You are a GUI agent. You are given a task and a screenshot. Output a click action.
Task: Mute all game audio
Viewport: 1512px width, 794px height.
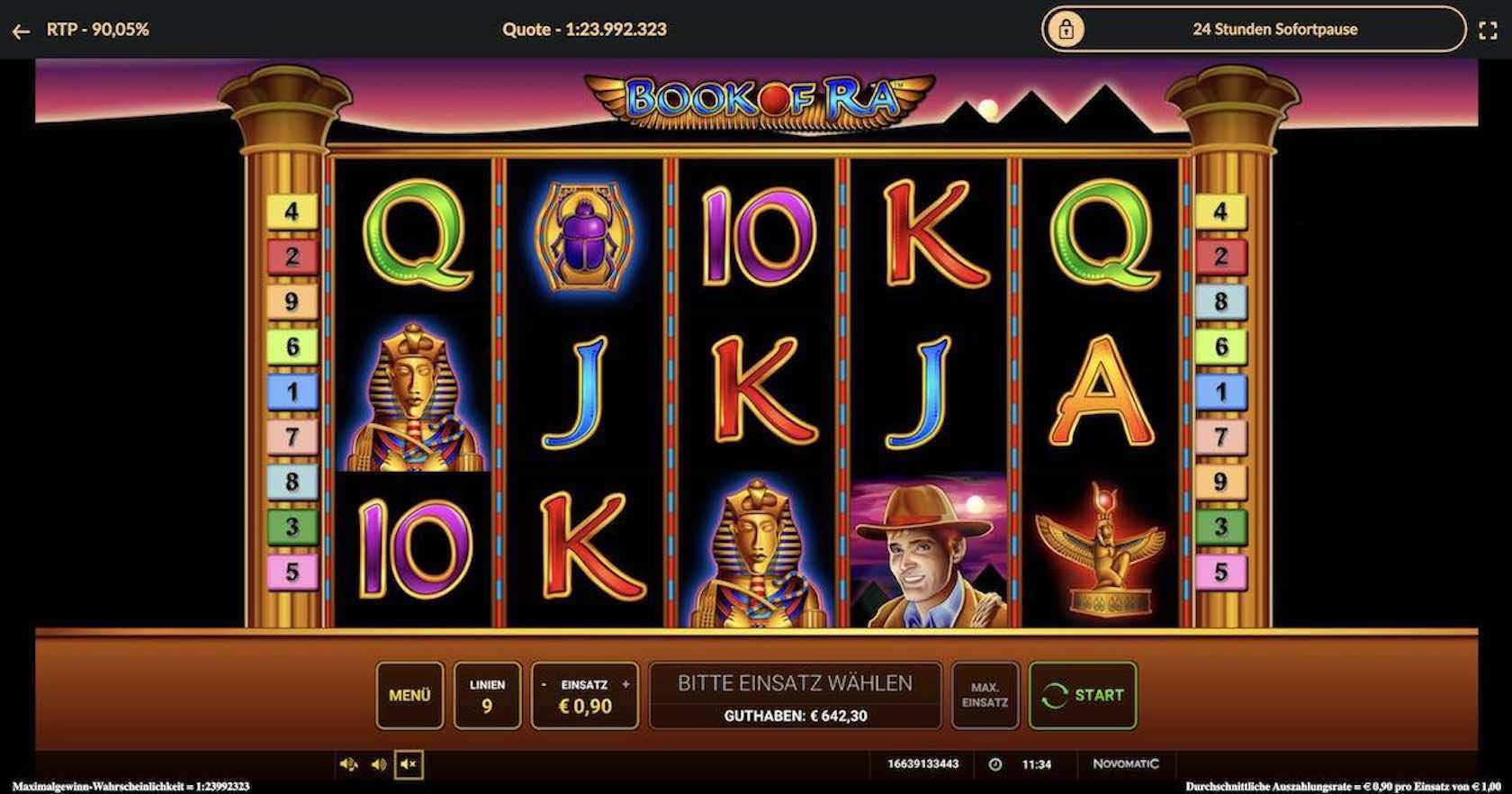pyautogui.click(x=408, y=764)
